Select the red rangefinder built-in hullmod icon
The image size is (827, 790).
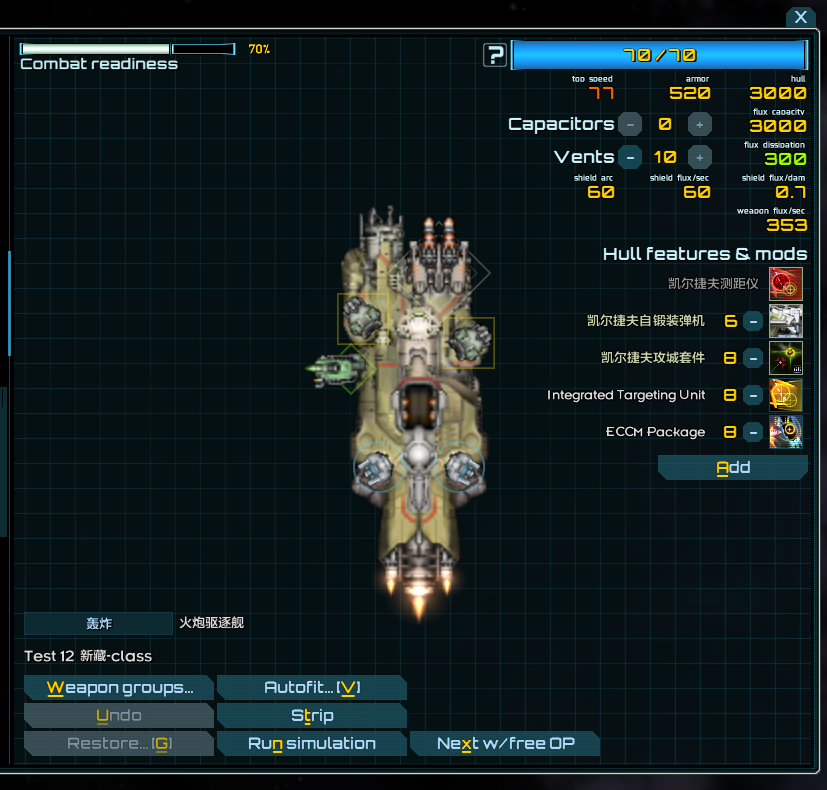point(786,284)
